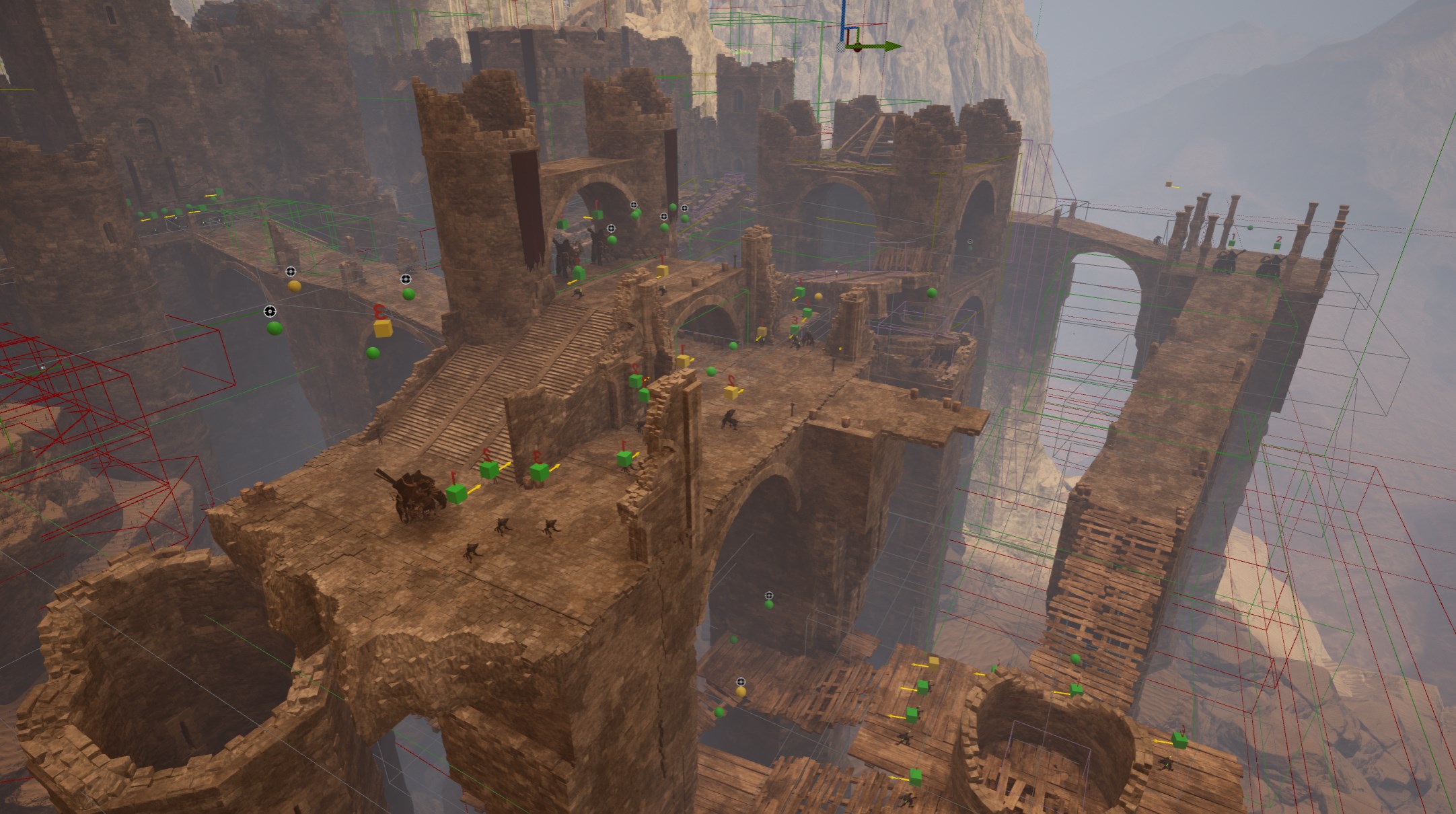Grab the blue vertical axis of the gizmo
The width and height of the screenshot is (1456, 814).
click(x=842, y=20)
